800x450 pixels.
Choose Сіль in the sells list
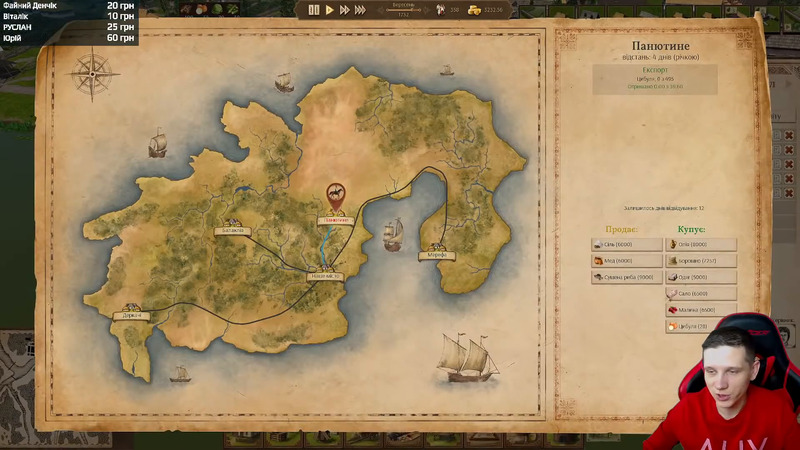pos(626,244)
